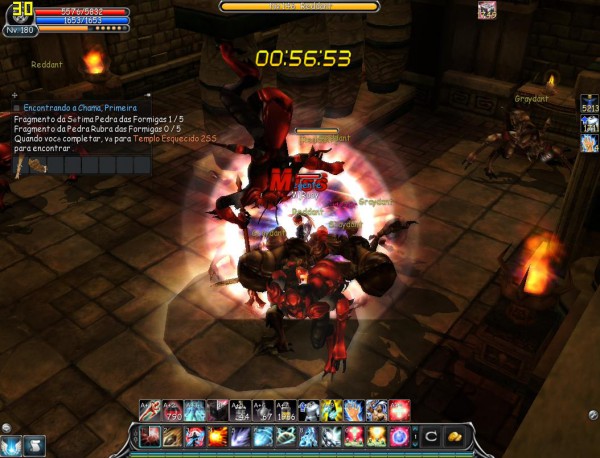Activate the grey winged dash skill on the hotbar

(330, 436)
